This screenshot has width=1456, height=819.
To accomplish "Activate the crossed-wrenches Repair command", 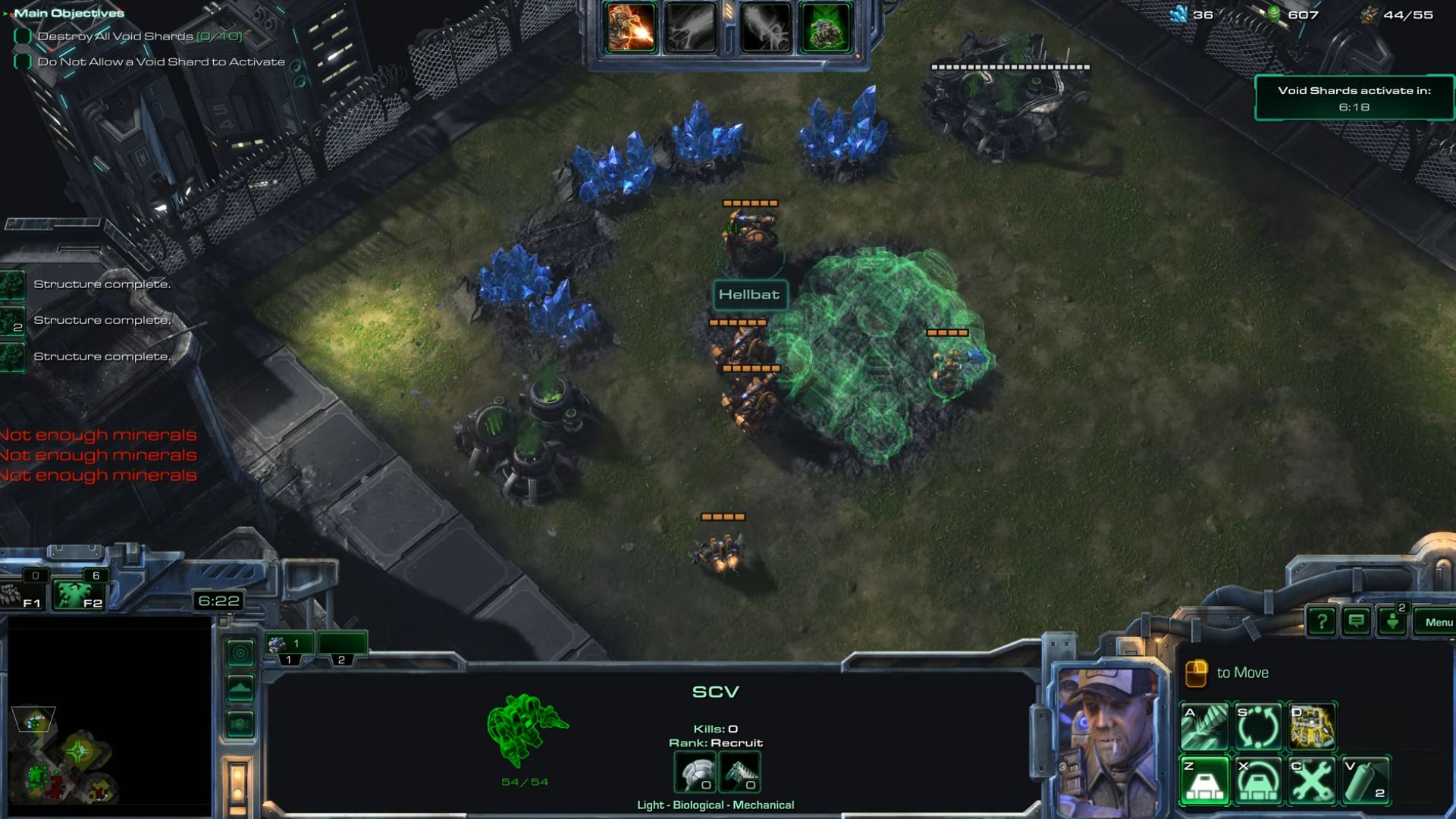I will pyautogui.click(x=1312, y=780).
